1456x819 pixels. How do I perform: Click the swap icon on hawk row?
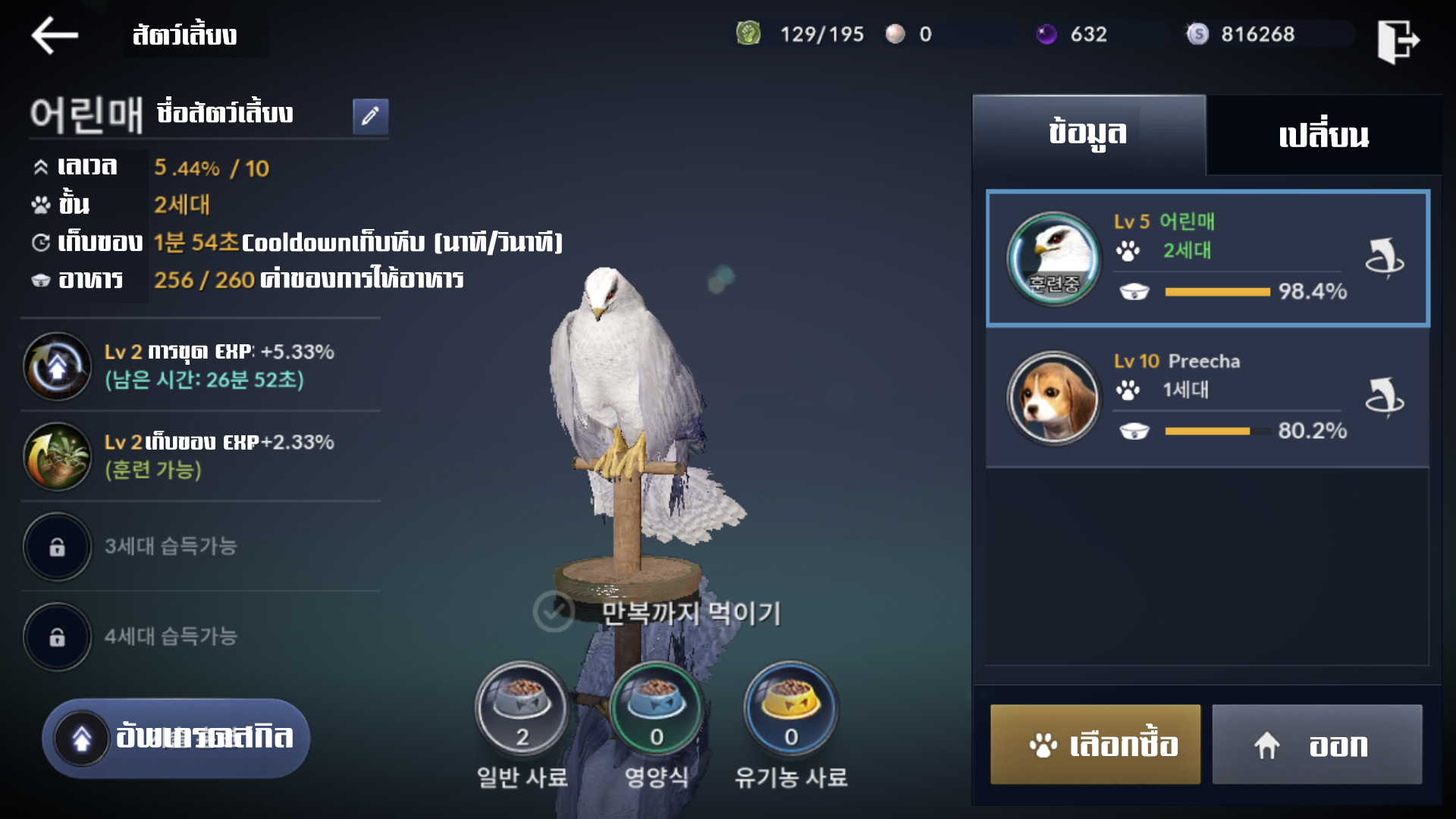tap(1385, 258)
